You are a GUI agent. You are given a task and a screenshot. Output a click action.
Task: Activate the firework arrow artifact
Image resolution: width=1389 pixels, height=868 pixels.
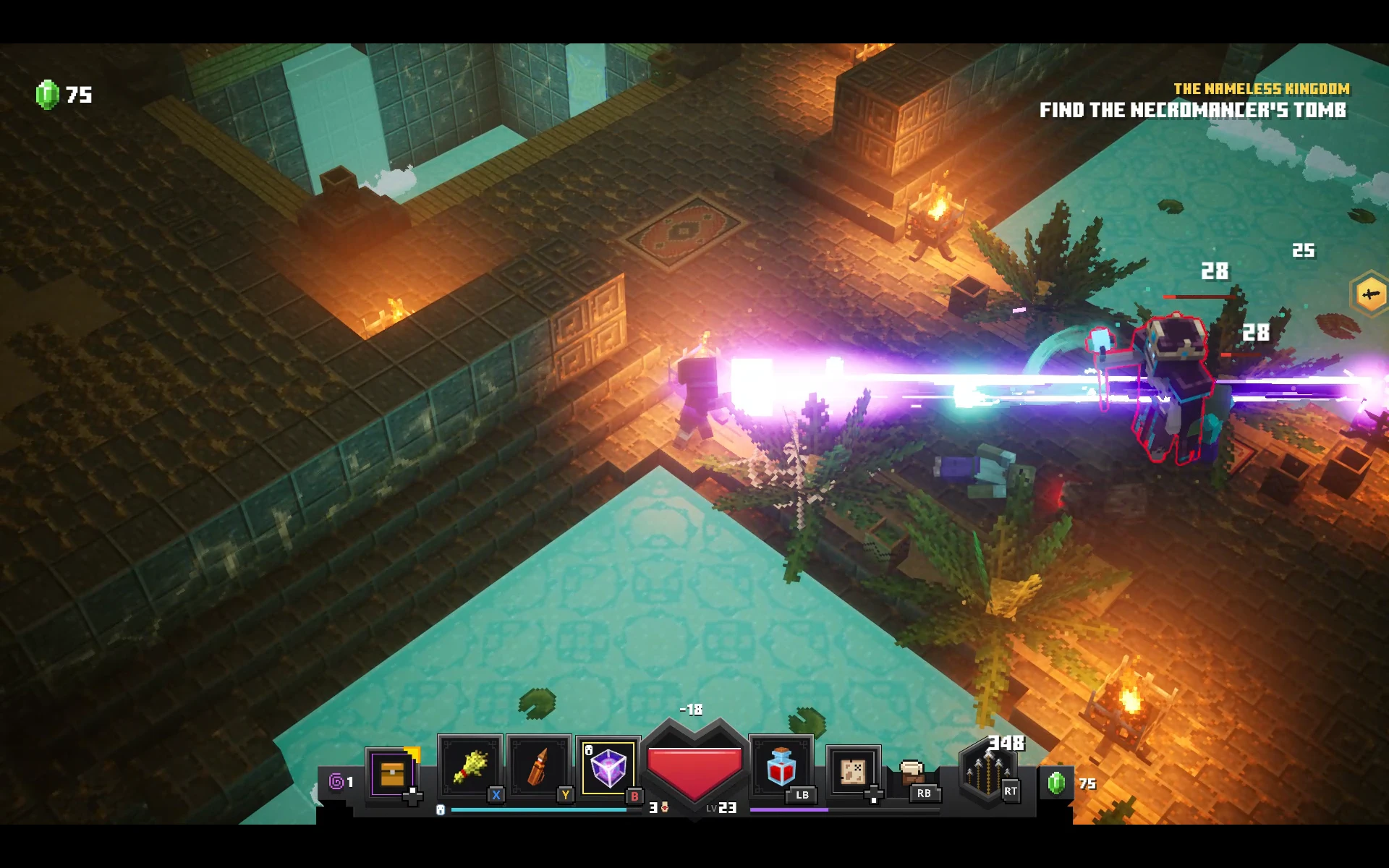538,768
